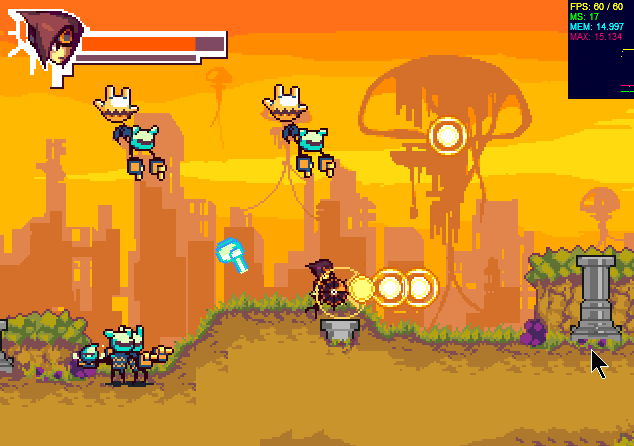This screenshot has width=634, height=446.
Task: Click the hooded character portrait
Action: (47, 41)
